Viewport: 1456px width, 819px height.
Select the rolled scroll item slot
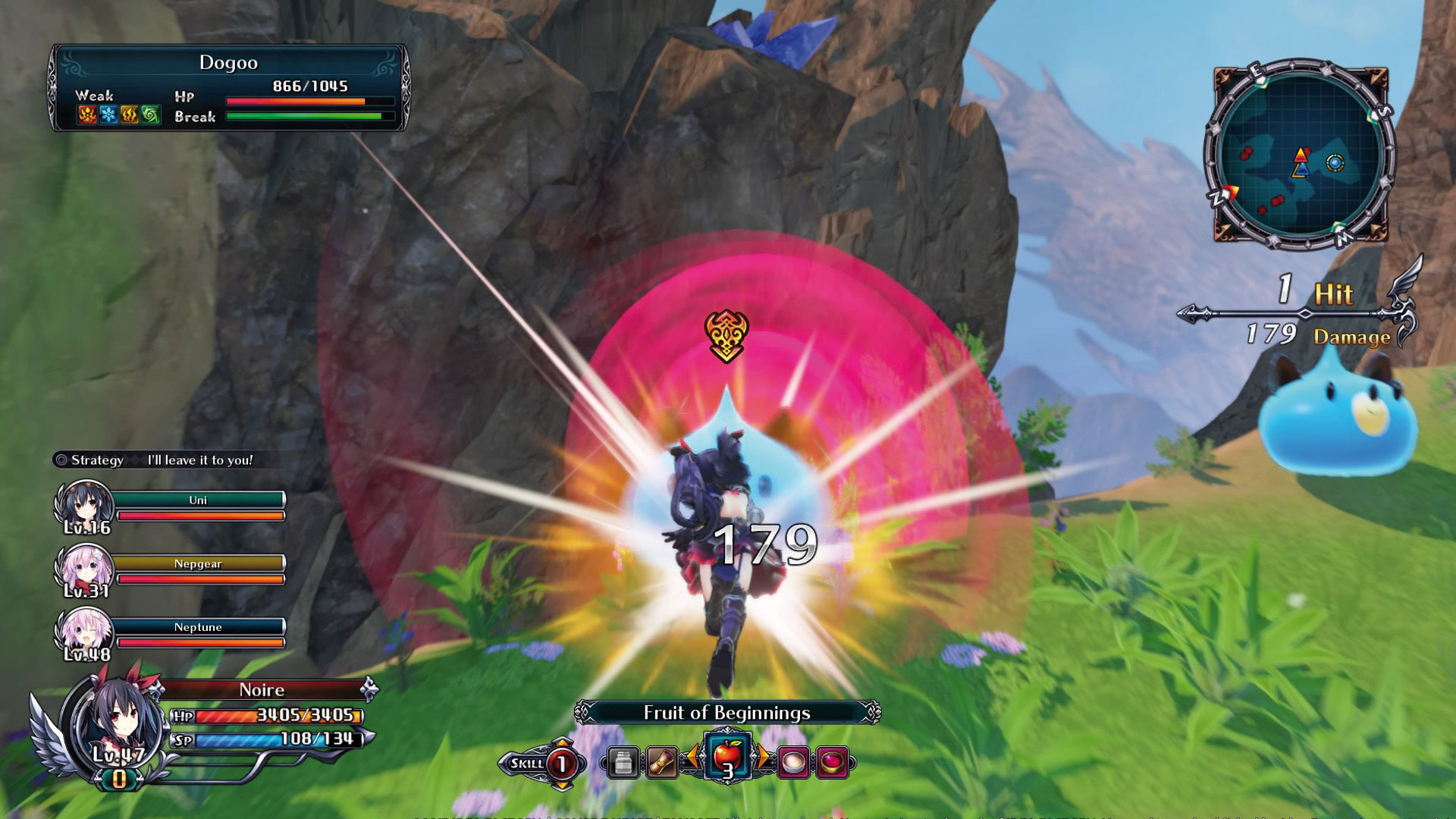tap(661, 762)
